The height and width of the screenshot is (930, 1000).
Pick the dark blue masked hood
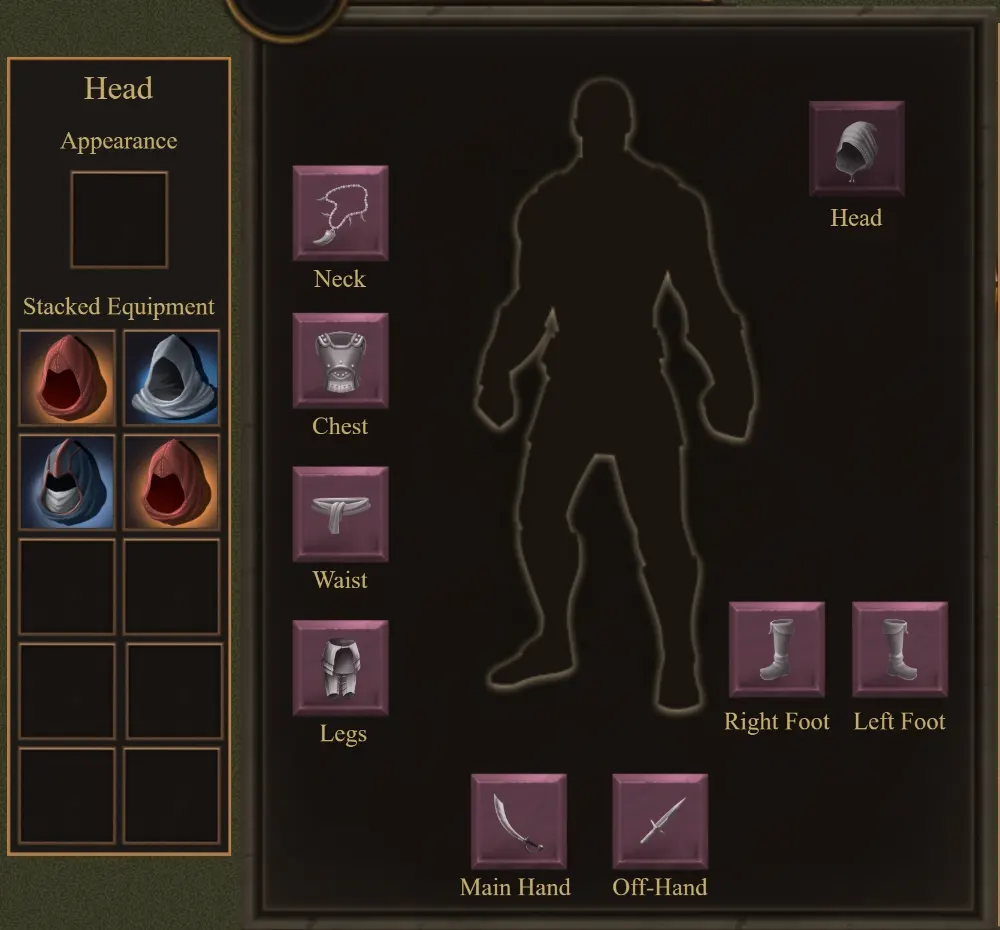67,482
